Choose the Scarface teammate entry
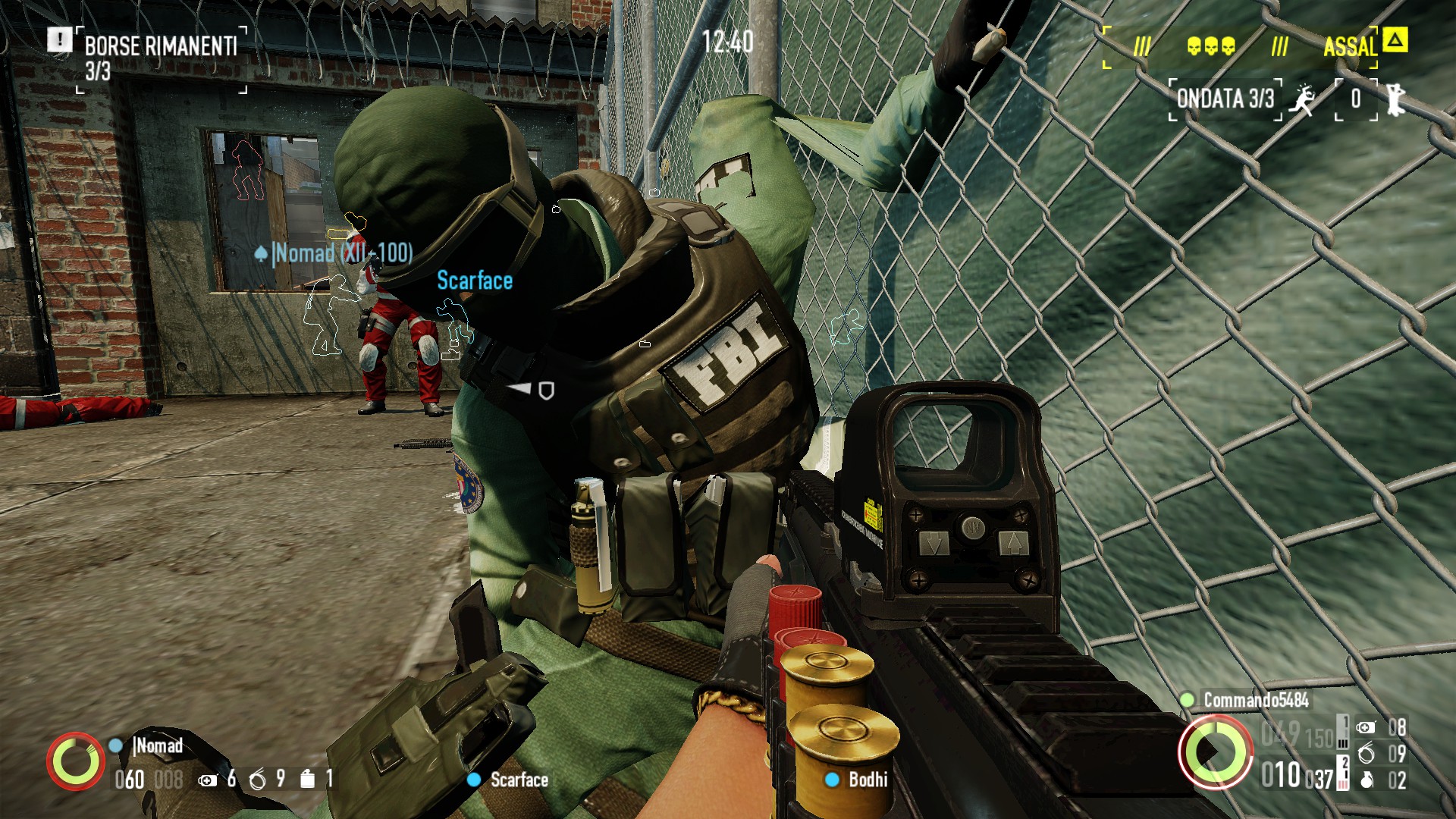This screenshot has height=819, width=1456. [x=518, y=780]
